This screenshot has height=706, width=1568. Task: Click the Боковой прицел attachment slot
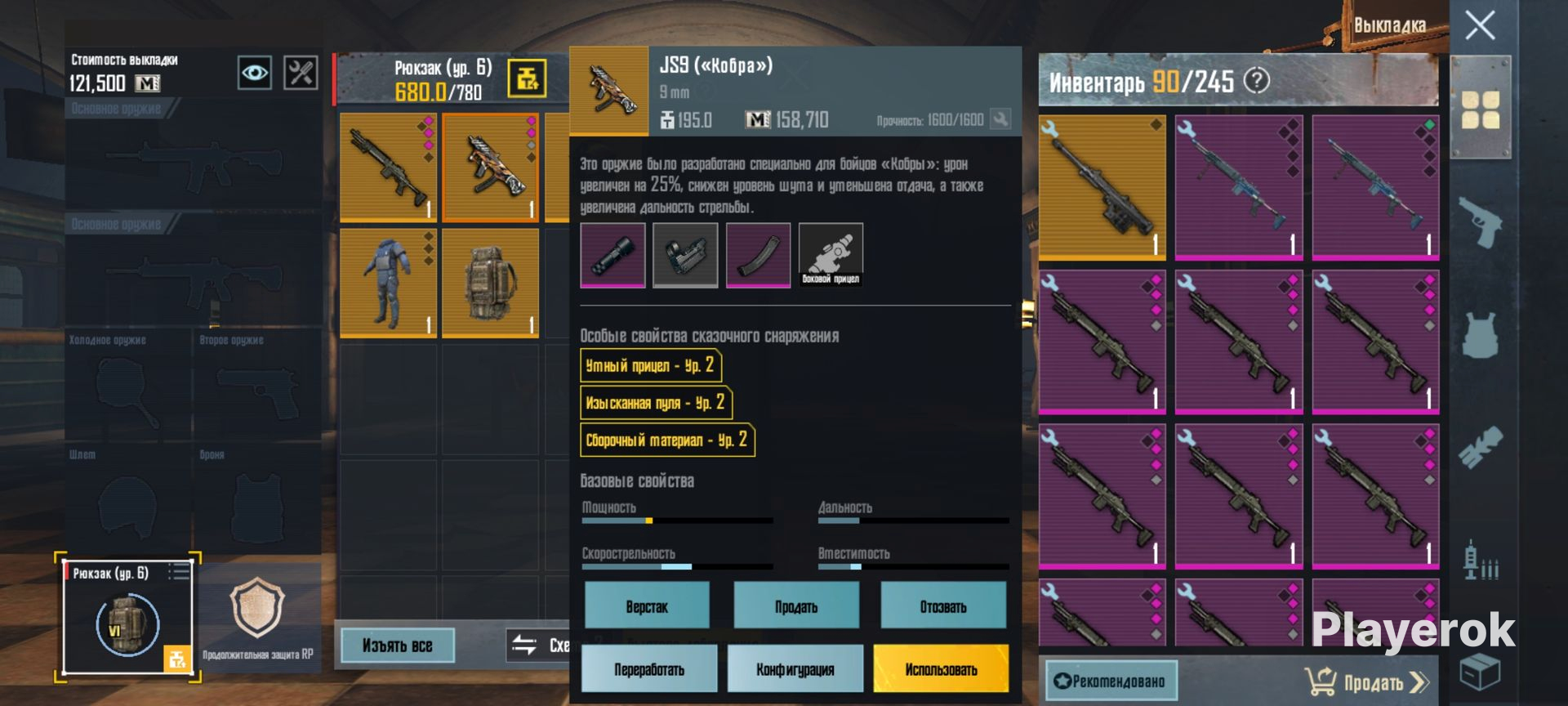pyautogui.click(x=831, y=256)
